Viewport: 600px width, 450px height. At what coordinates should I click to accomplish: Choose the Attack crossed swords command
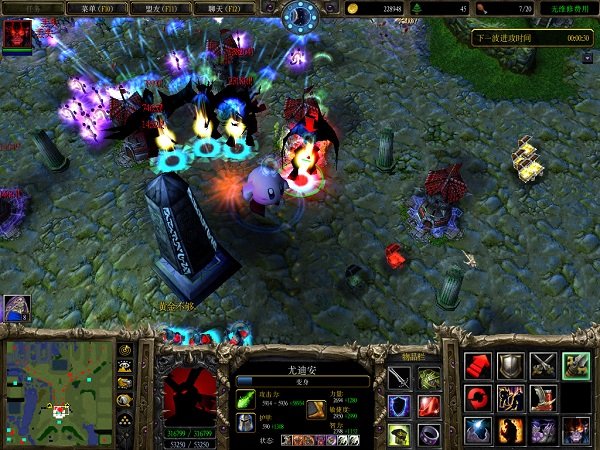(x=543, y=366)
